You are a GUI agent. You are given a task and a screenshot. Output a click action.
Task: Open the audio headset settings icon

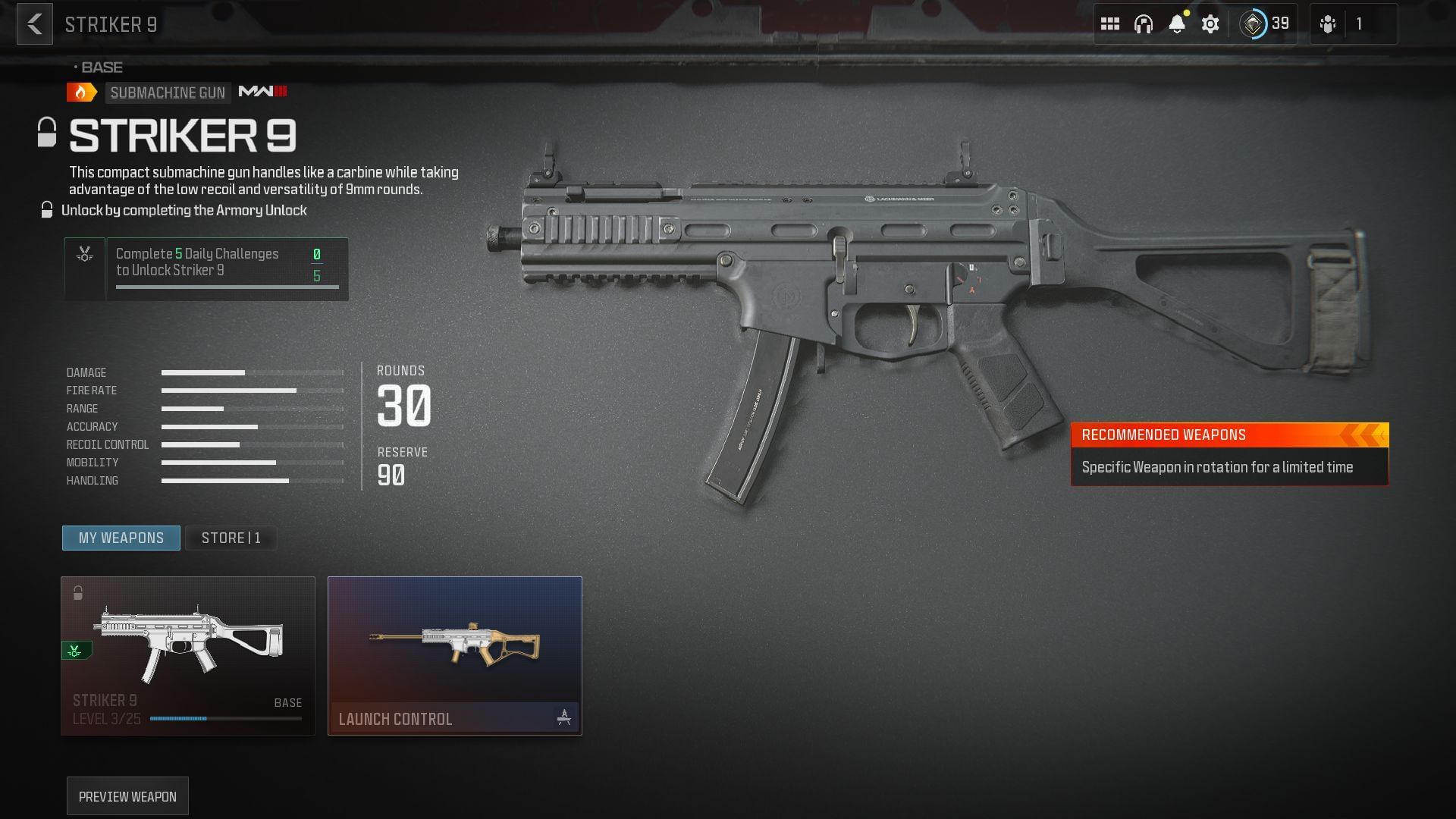[1144, 24]
